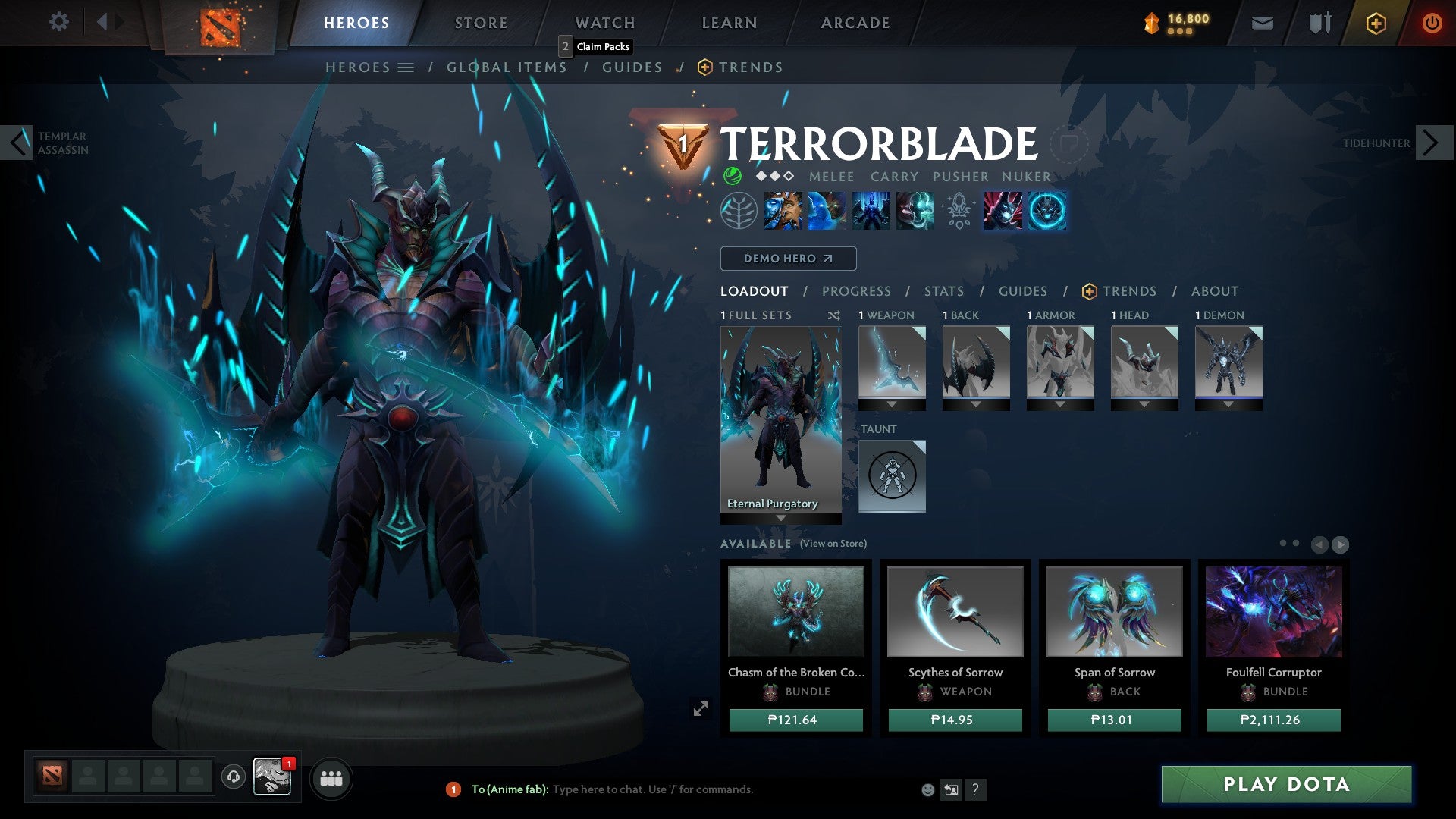The image size is (1456, 819).
Task: Click the DEMO HERO button
Action: [787, 259]
